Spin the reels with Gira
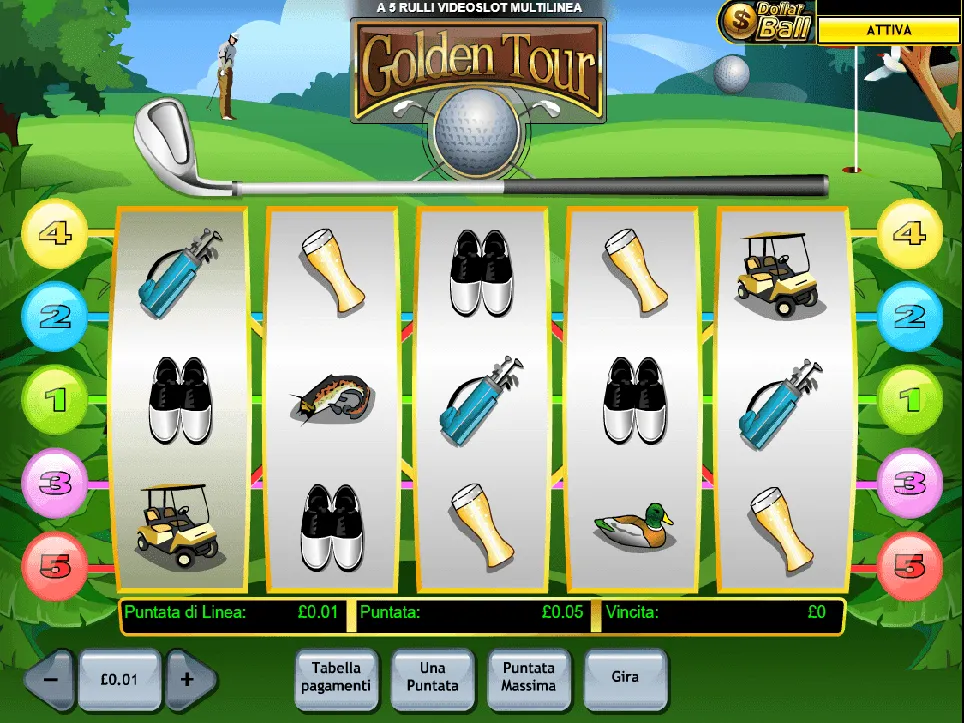This screenshot has width=964, height=723. tap(625, 677)
